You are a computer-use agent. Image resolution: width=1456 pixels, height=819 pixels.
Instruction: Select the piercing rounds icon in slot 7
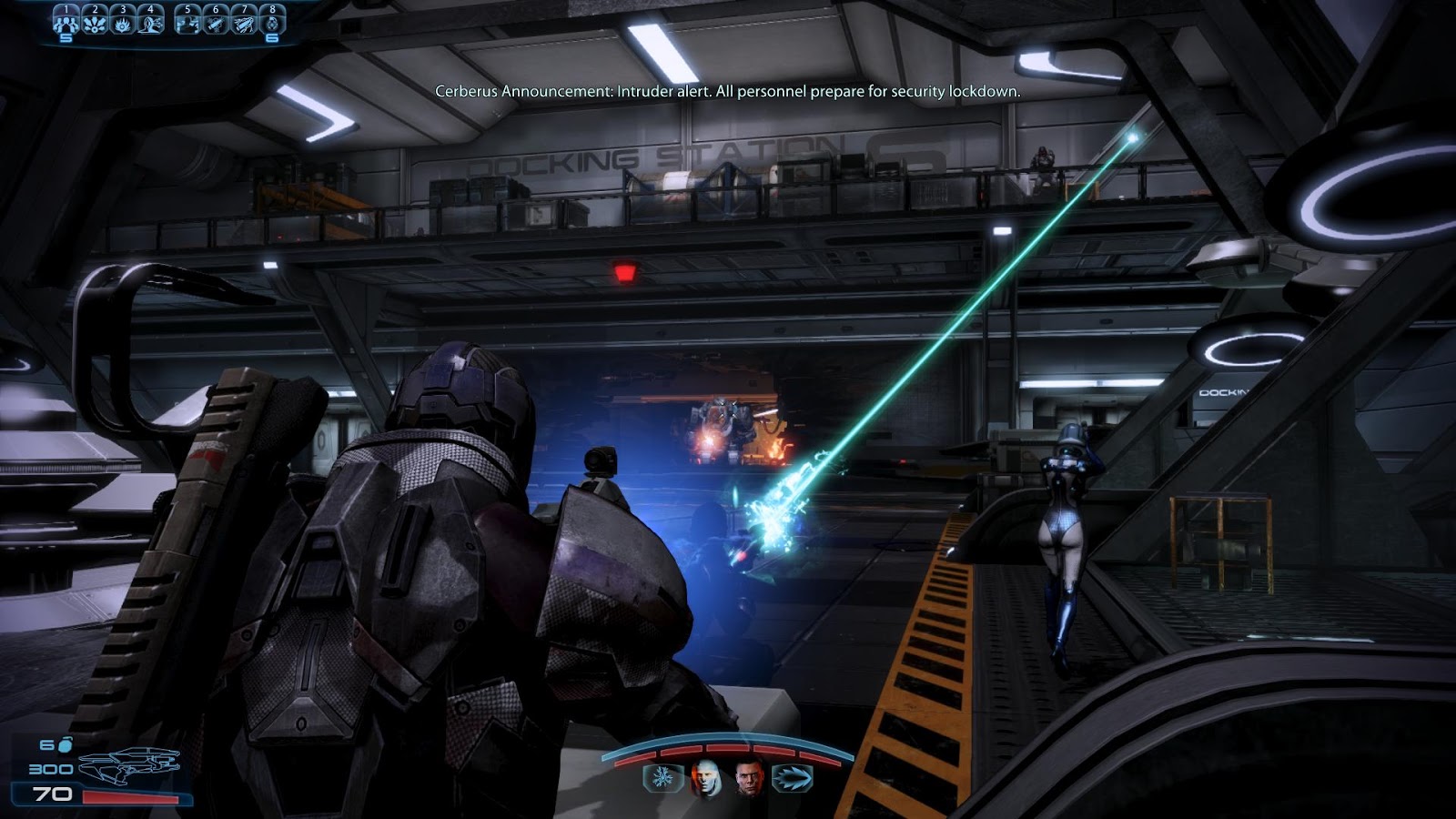244,25
